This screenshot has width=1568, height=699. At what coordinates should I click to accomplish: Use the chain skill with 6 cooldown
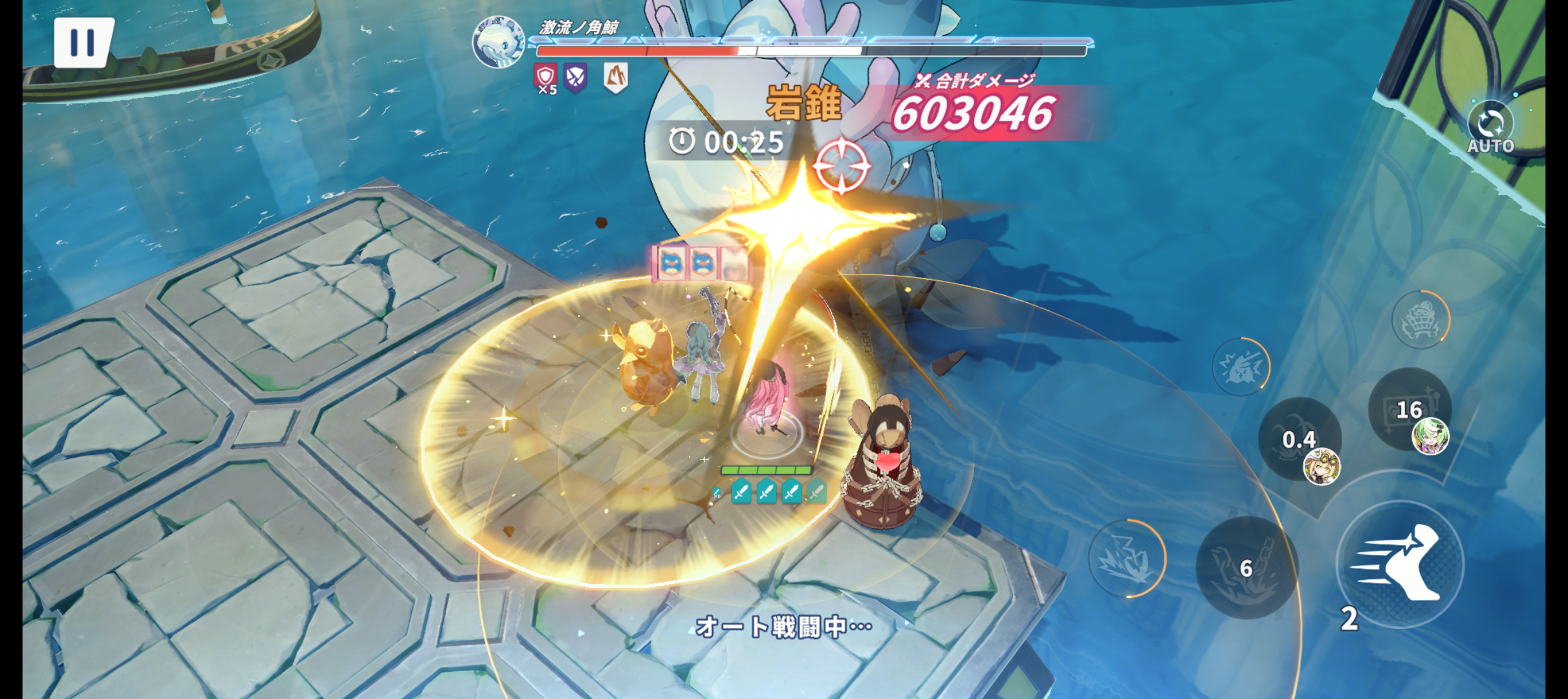click(1246, 568)
